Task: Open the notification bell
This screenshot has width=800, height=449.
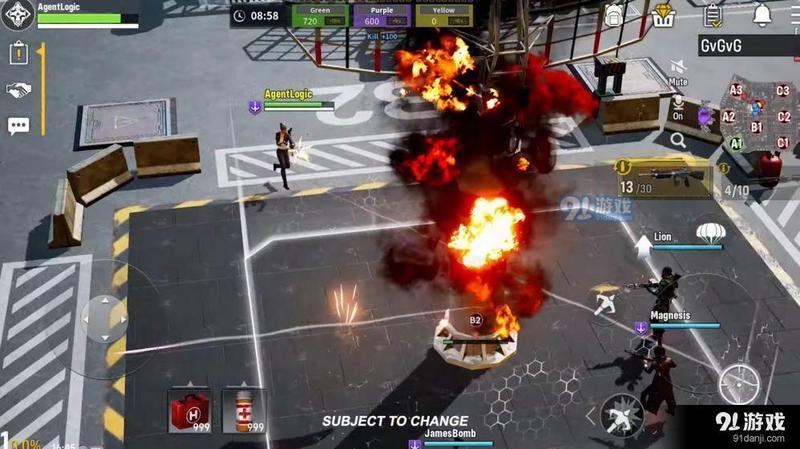Action: [x=762, y=15]
